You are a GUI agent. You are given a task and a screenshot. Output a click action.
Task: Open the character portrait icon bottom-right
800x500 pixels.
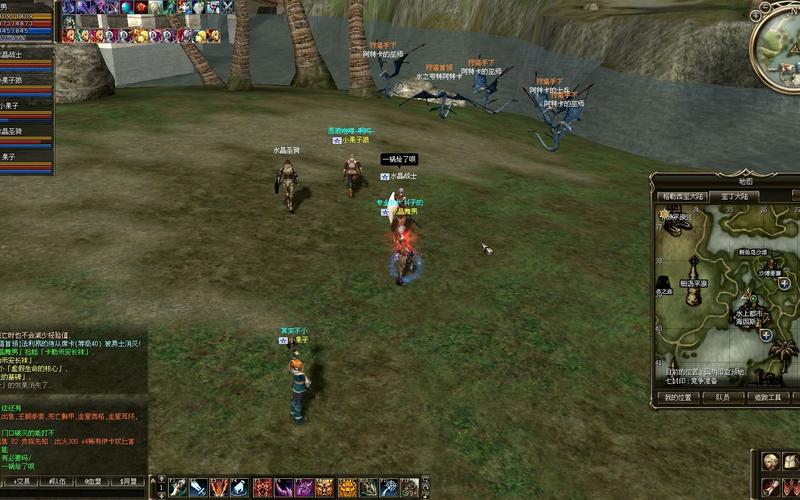(x=771, y=461)
